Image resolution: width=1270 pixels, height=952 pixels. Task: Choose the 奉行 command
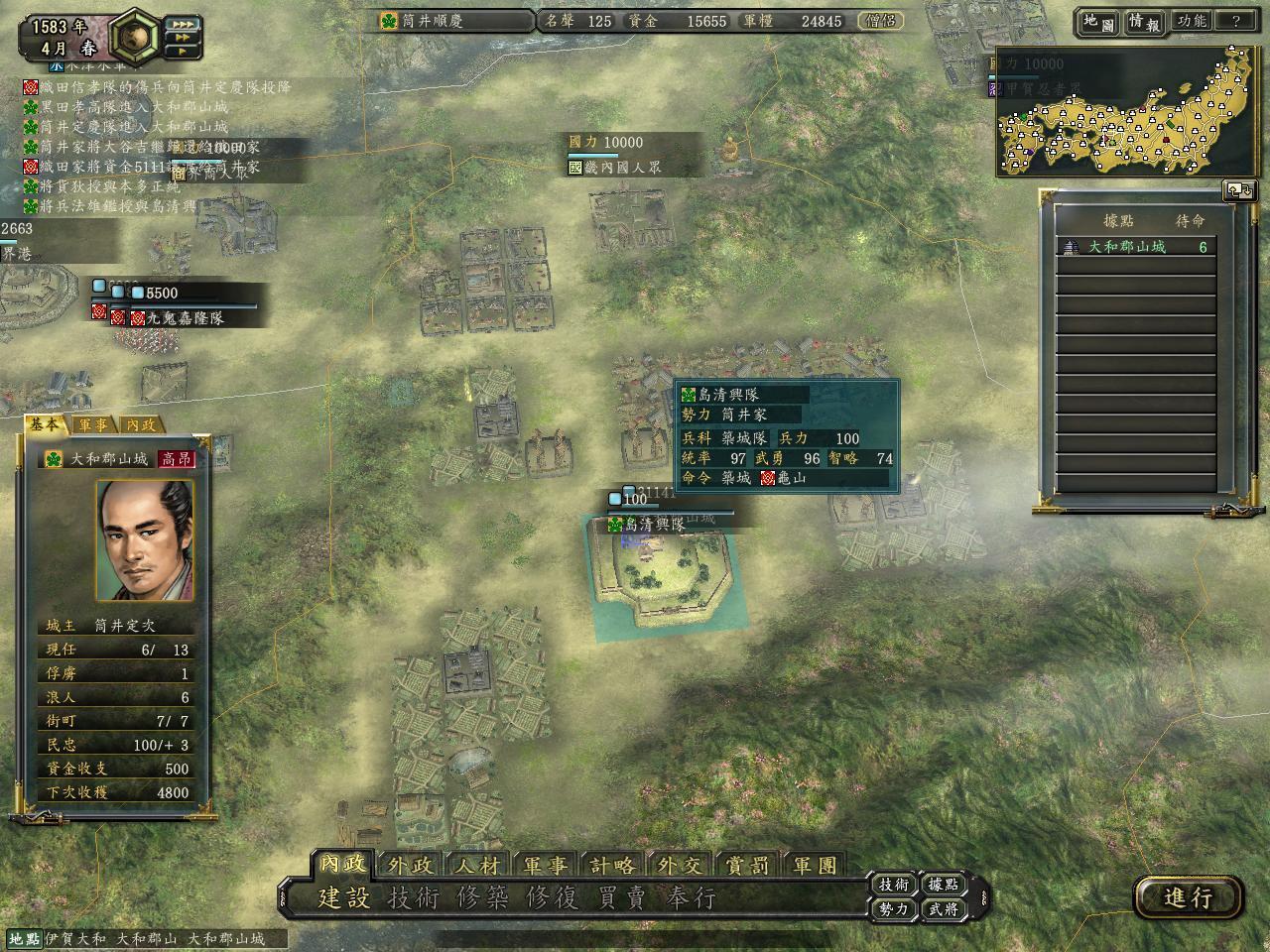(x=692, y=898)
